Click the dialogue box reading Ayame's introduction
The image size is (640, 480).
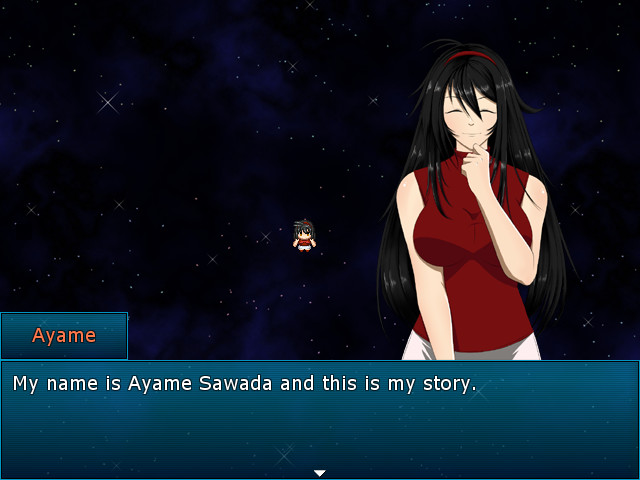[320, 415]
